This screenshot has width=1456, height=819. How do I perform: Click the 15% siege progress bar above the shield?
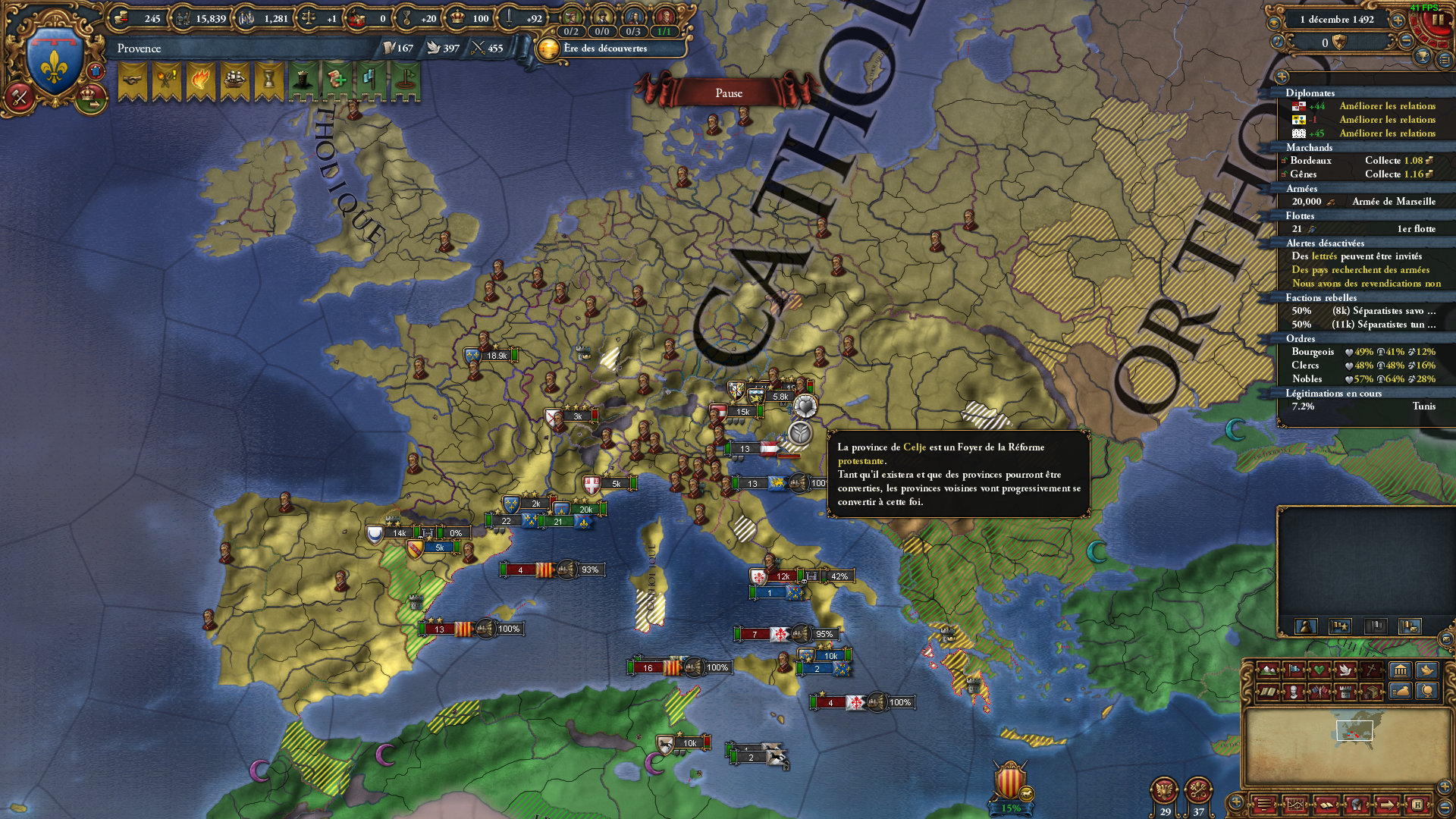[1010, 809]
